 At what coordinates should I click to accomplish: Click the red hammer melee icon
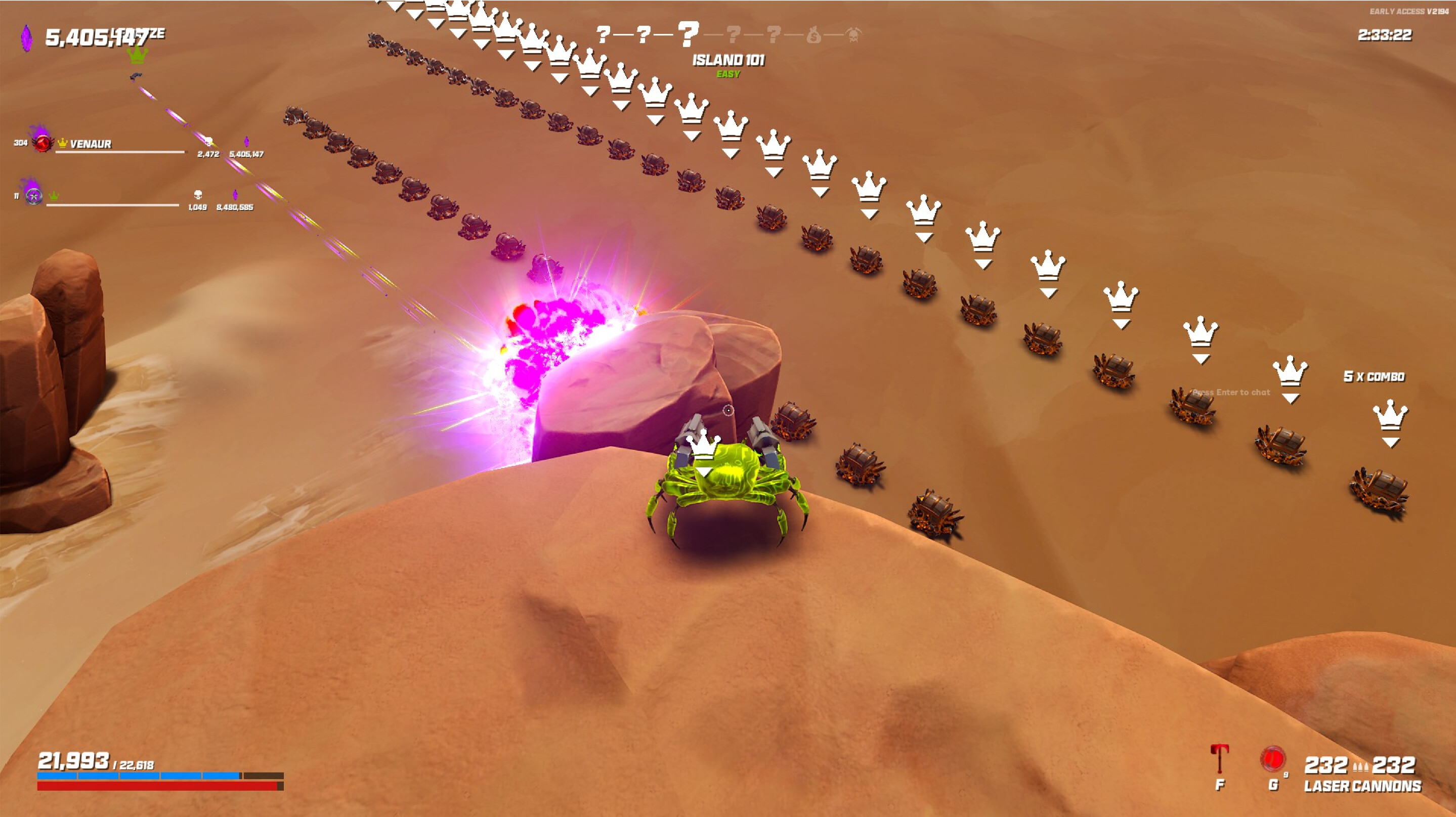[x=1219, y=759]
